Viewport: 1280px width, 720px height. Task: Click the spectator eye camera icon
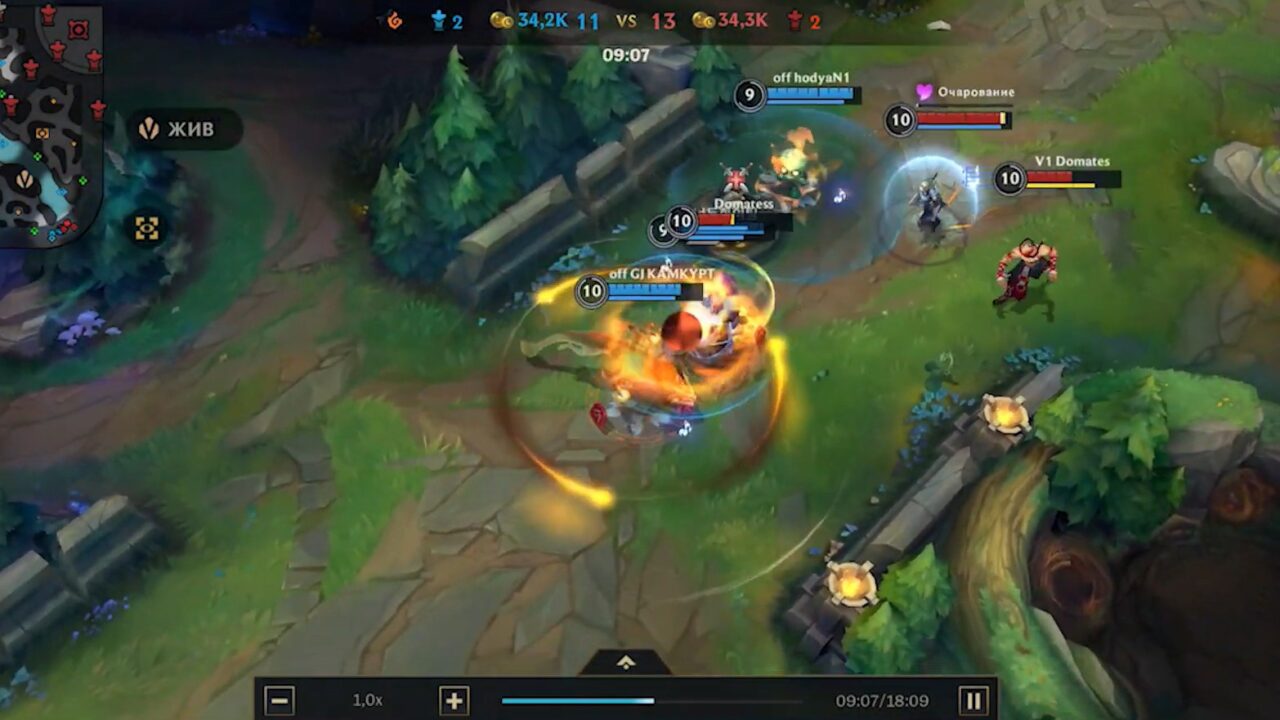148,227
